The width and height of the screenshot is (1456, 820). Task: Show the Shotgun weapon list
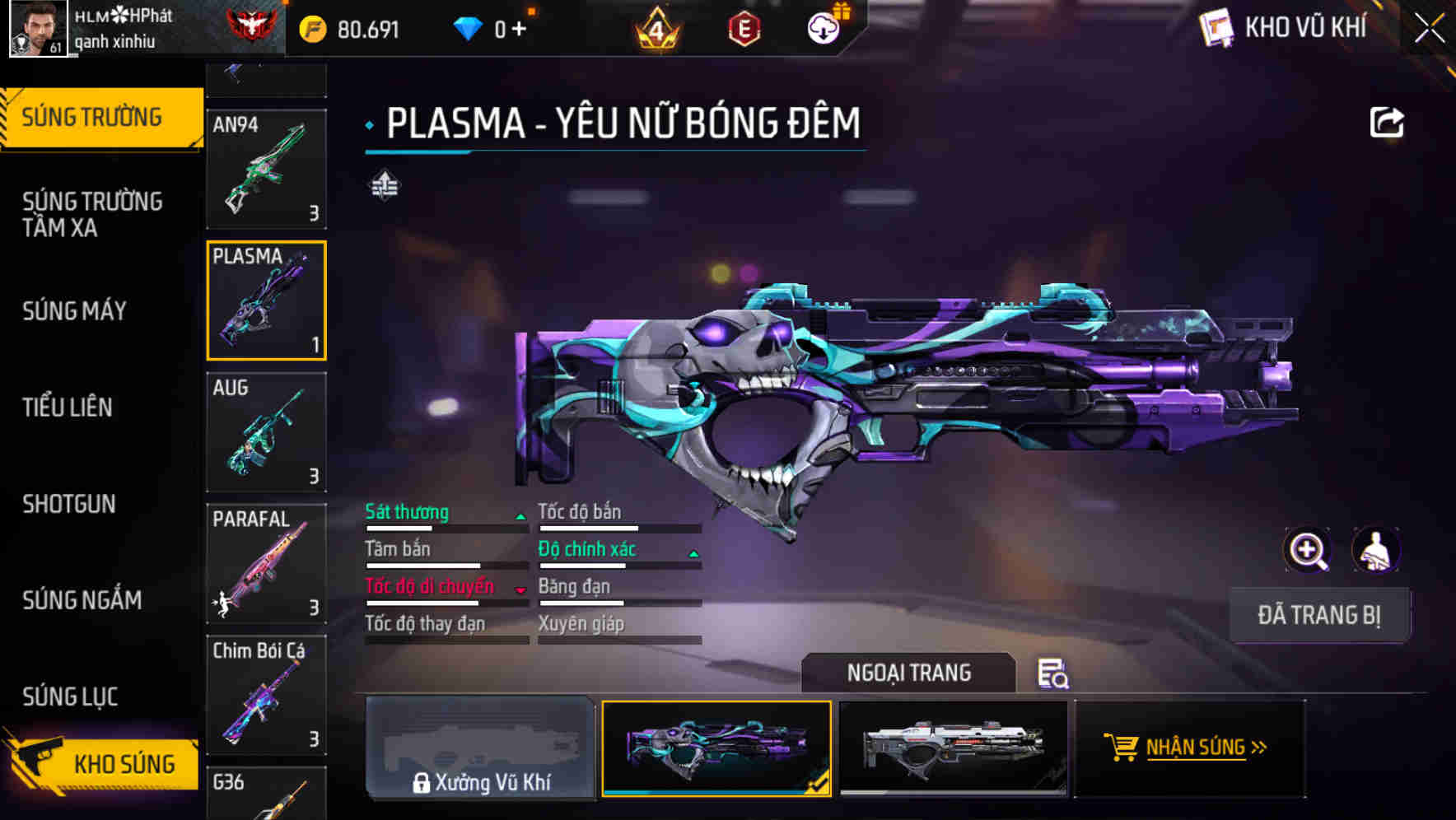click(x=69, y=504)
